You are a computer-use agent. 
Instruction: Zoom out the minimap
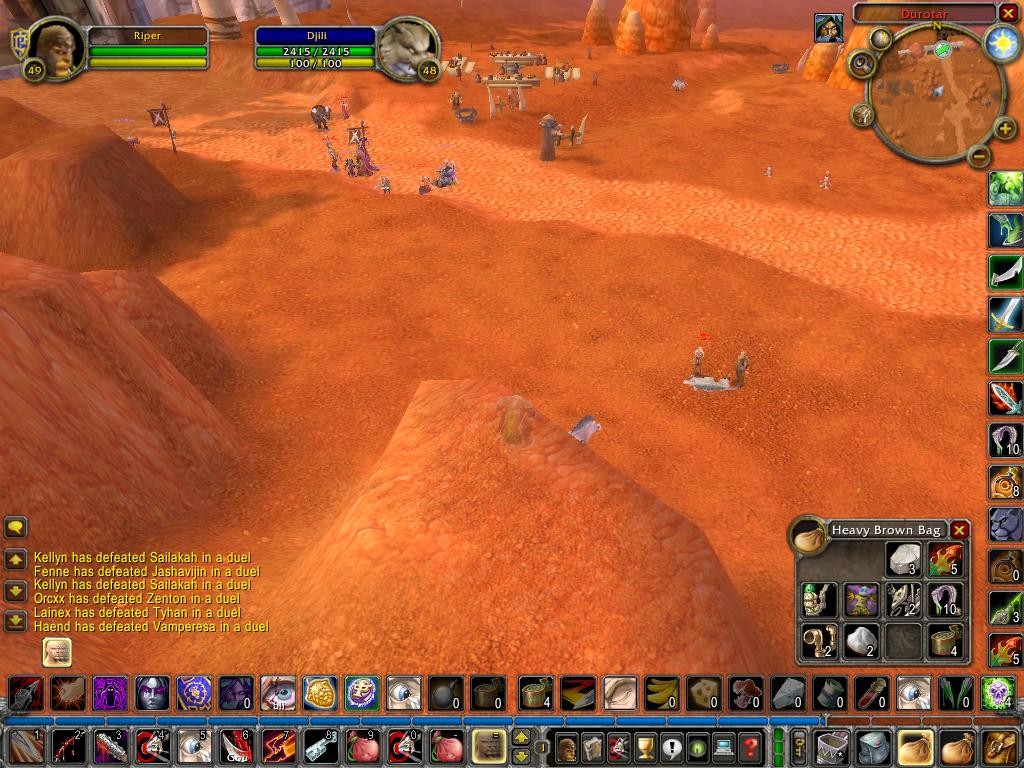point(980,156)
